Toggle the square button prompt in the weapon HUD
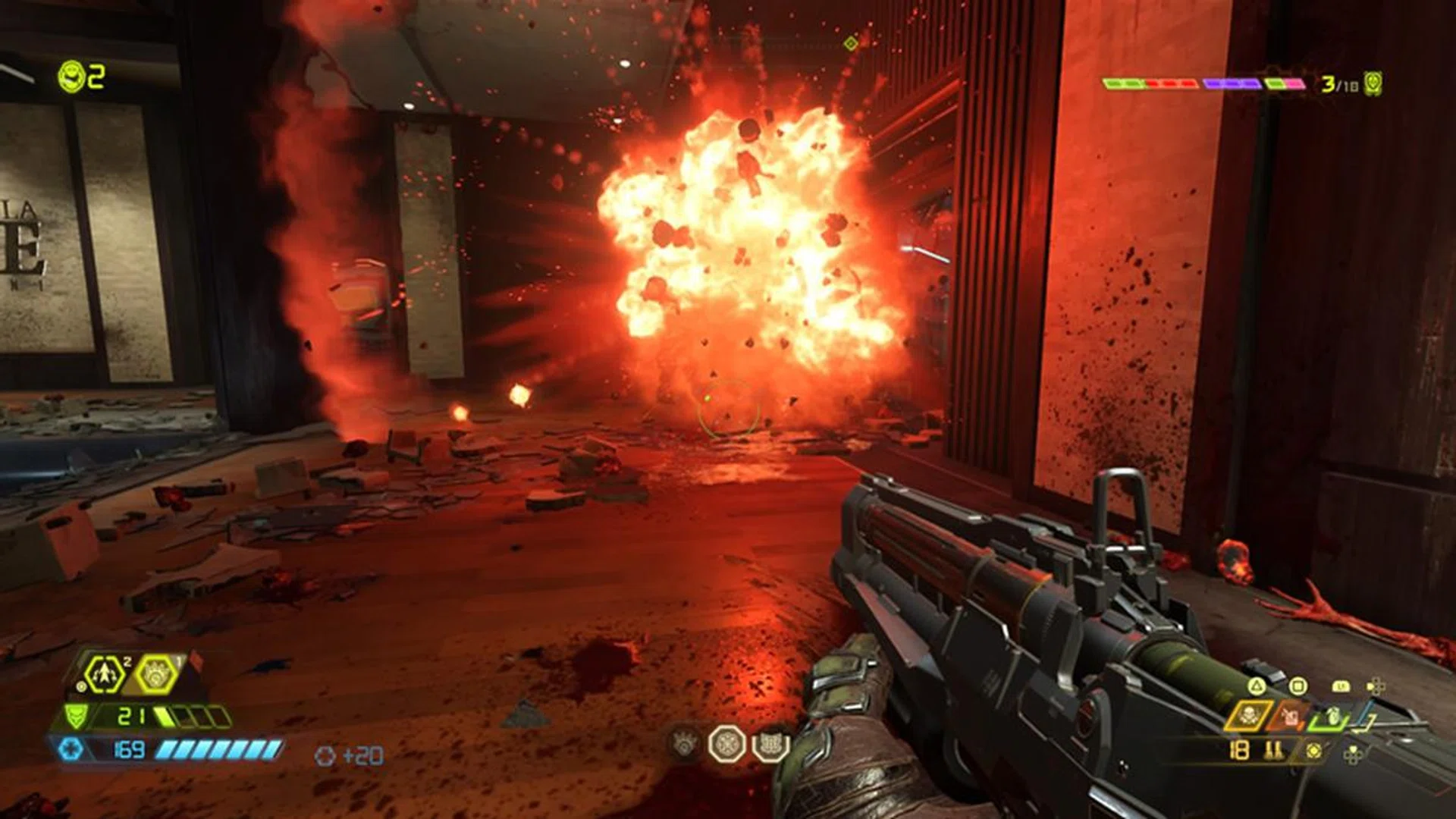Screen dimensions: 1456x819 (1298, 685)
